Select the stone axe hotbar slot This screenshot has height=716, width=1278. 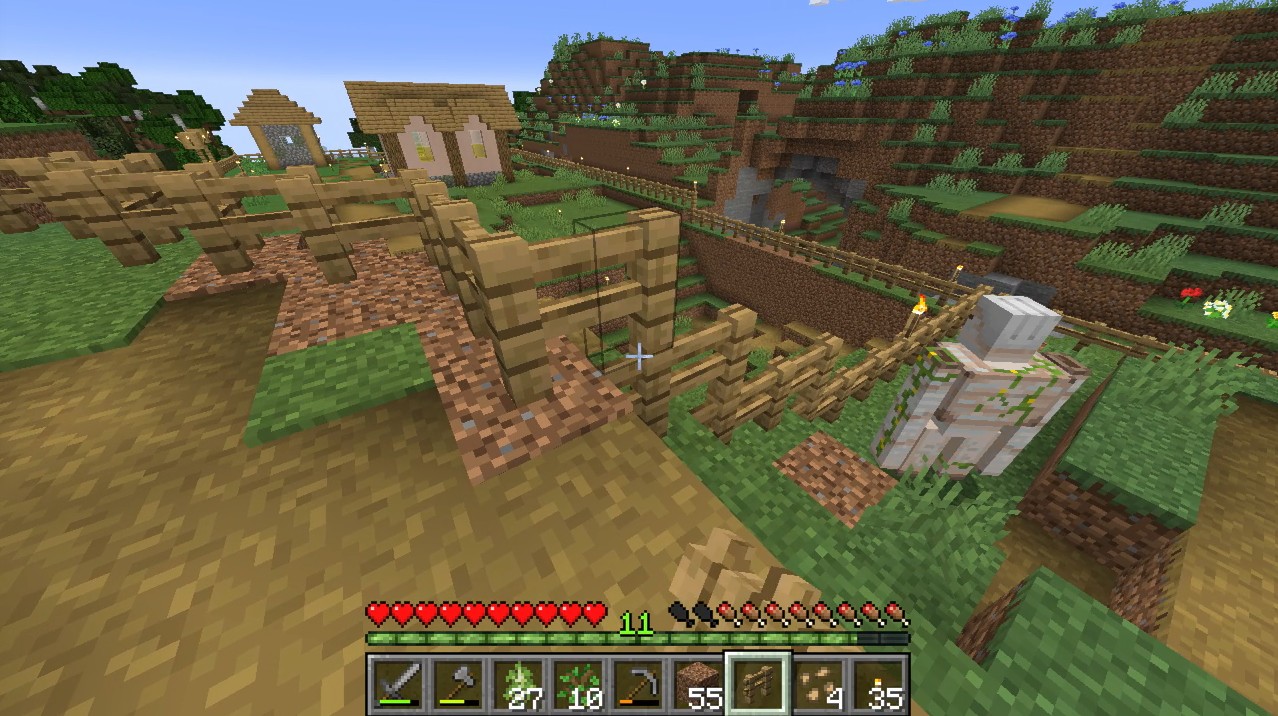point(458,685)
